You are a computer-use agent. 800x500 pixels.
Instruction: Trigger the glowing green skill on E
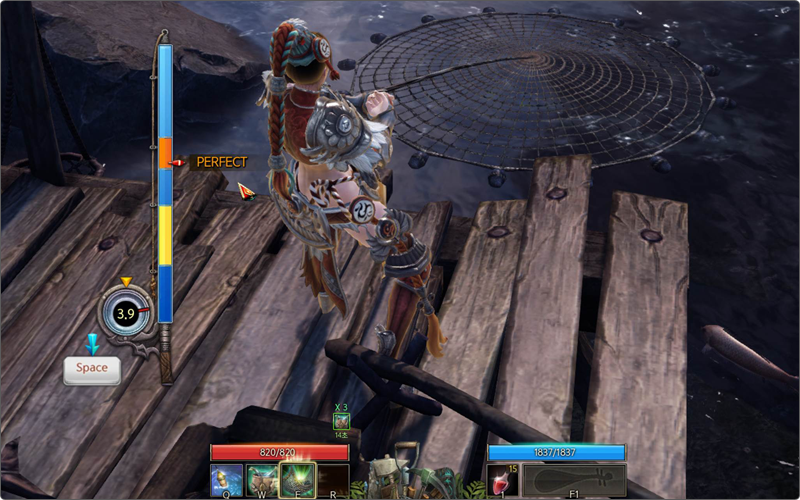[297, 478]
